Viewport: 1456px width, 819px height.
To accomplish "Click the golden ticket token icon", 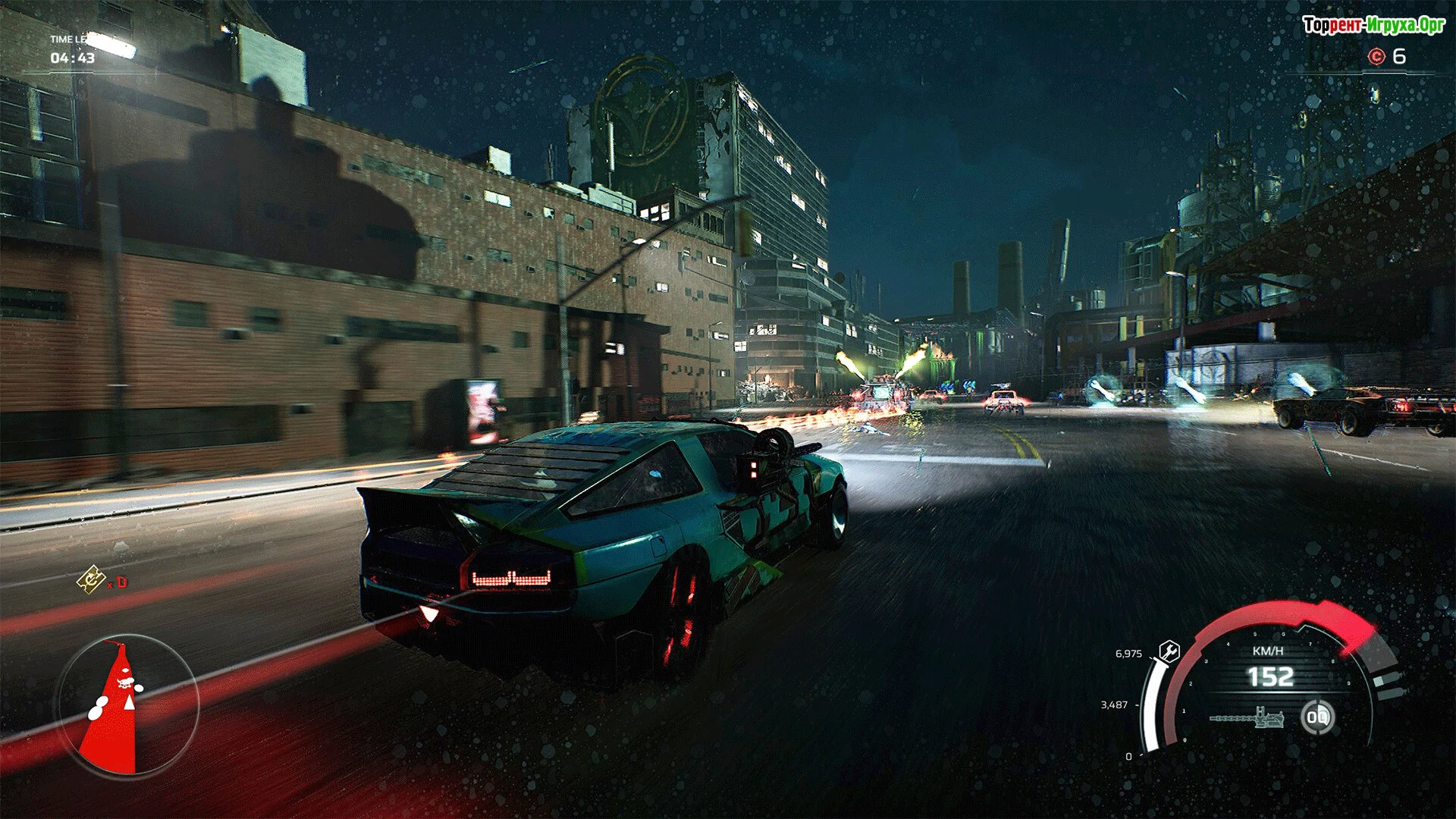I will (91, 580).
